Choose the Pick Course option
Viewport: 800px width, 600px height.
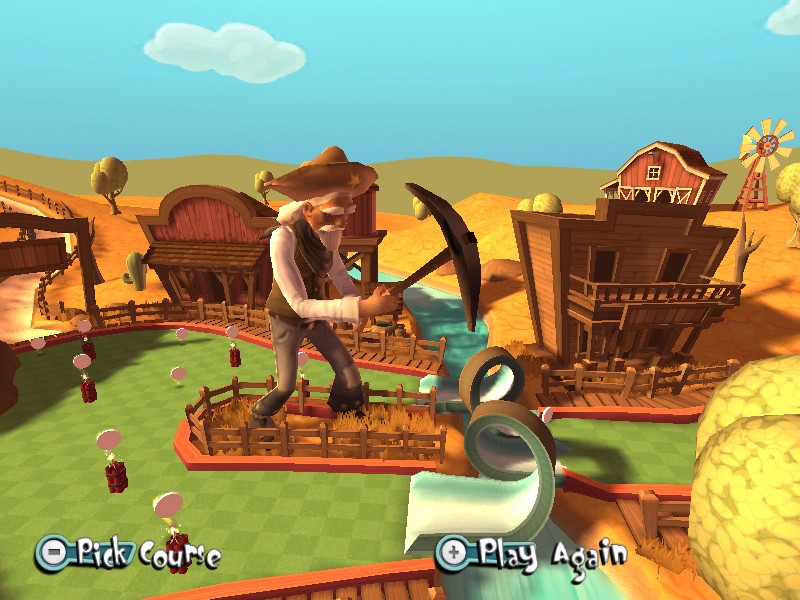[130, 552]
